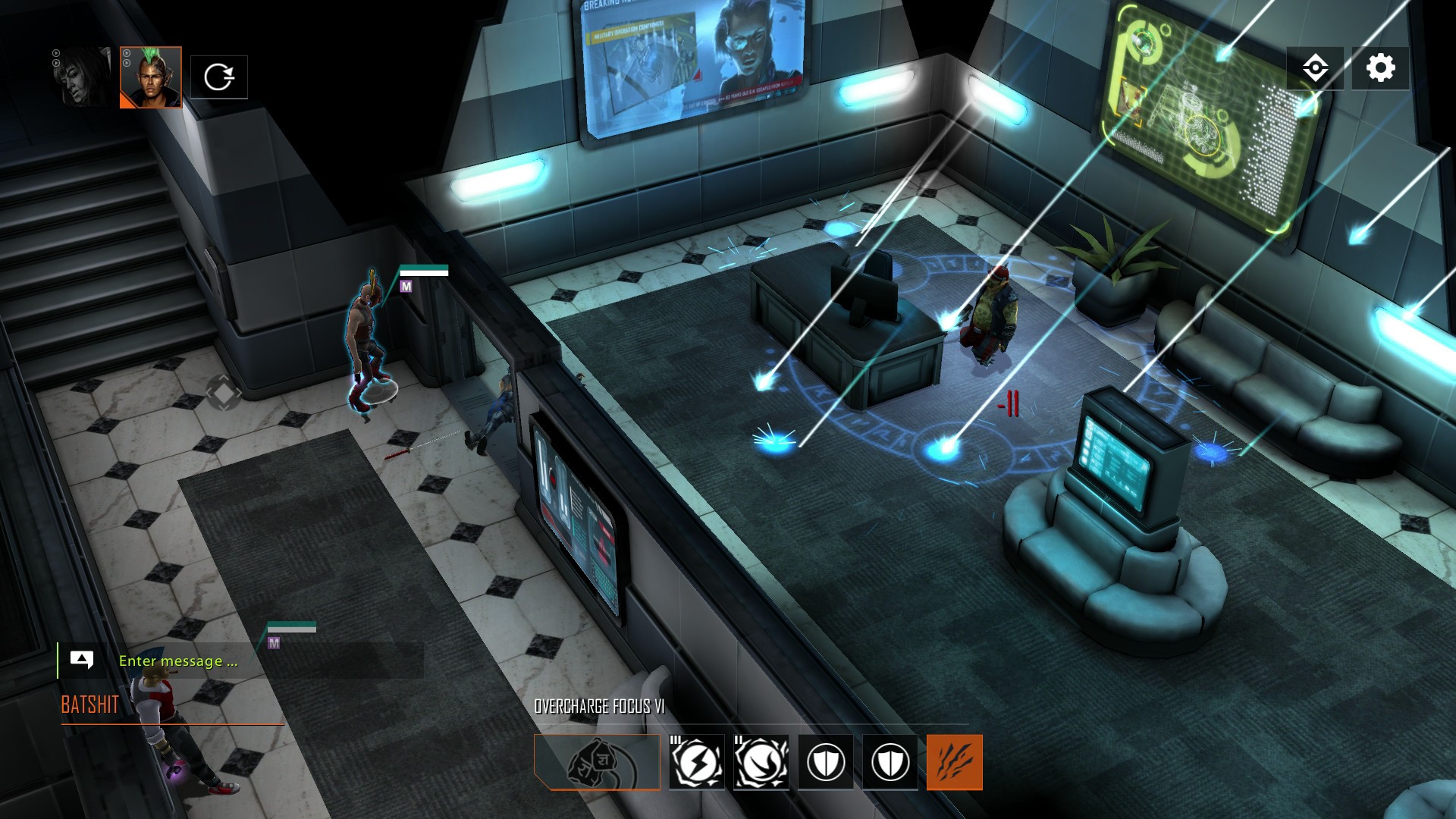Activate the lightning bolt spell
The height and width of the screenshot is (819, 1456).
point(696,762)
